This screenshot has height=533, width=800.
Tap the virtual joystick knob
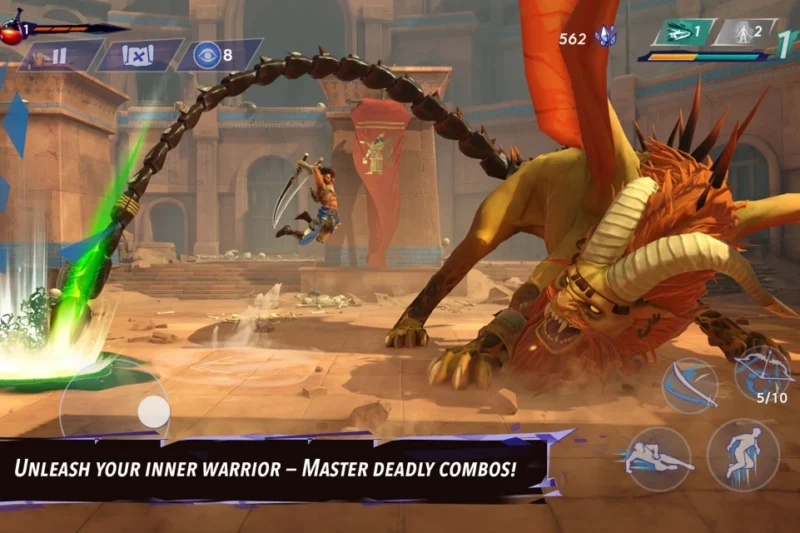153,410
